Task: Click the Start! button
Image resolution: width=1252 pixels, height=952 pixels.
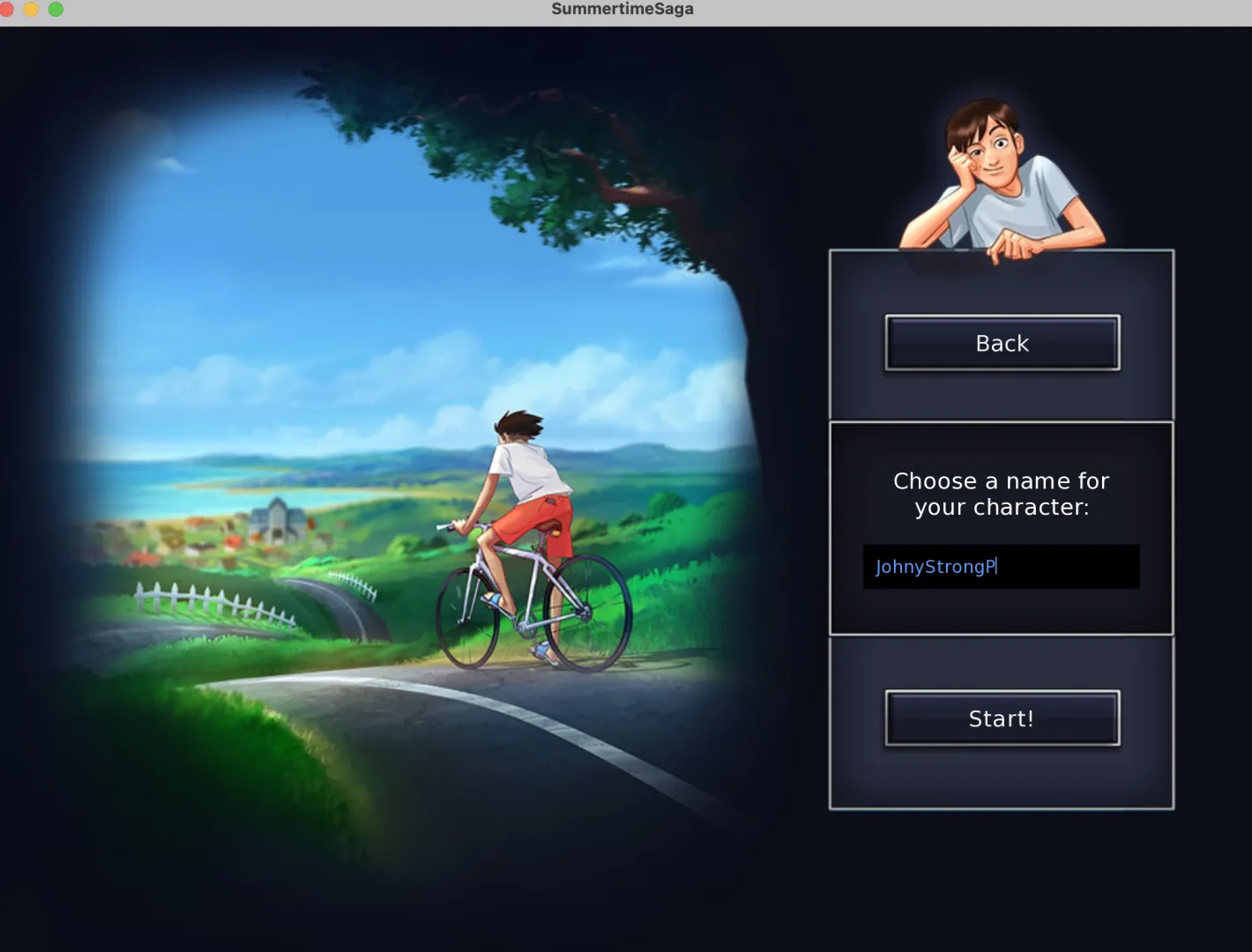Action: [1002, 718]
